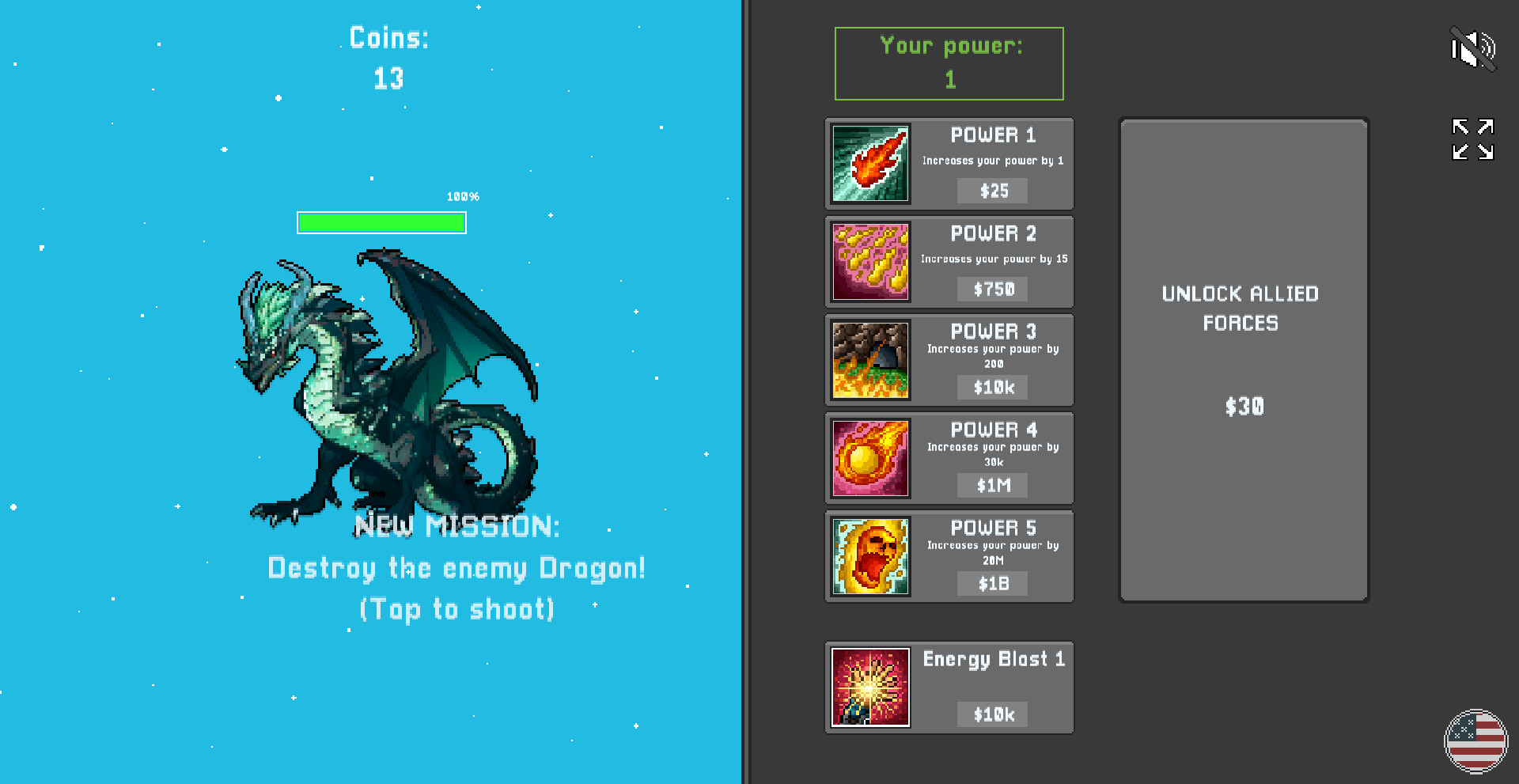Purchase Power 2 for $750

(x=992, y=289)
